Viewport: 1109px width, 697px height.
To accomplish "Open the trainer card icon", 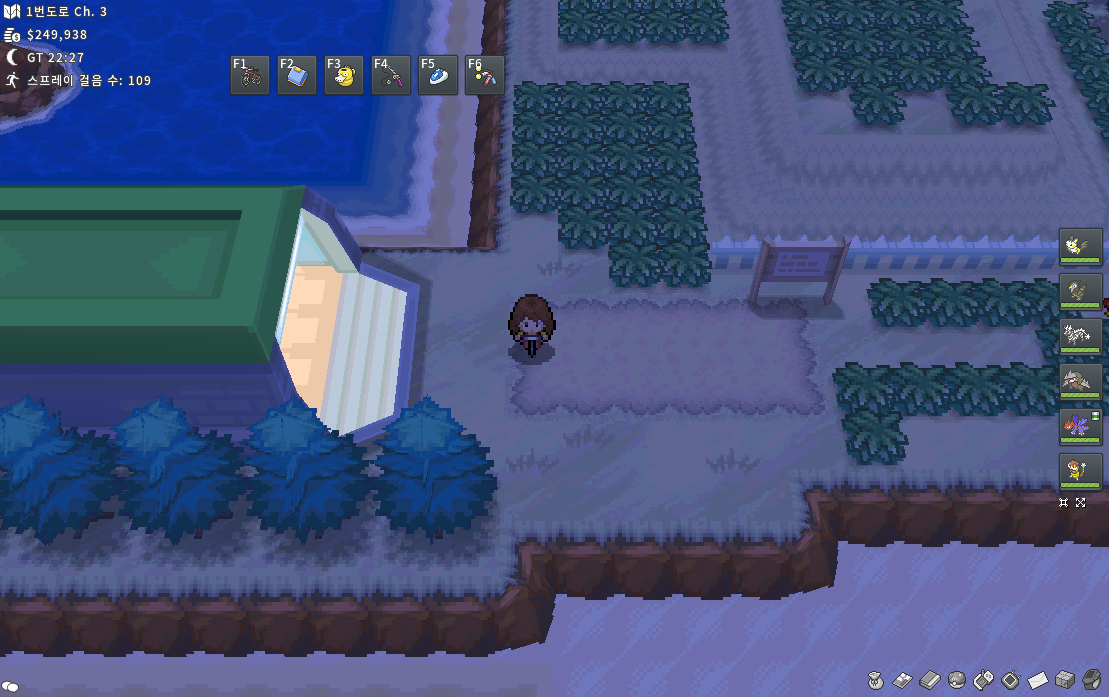I will click(x=903, y=681).
